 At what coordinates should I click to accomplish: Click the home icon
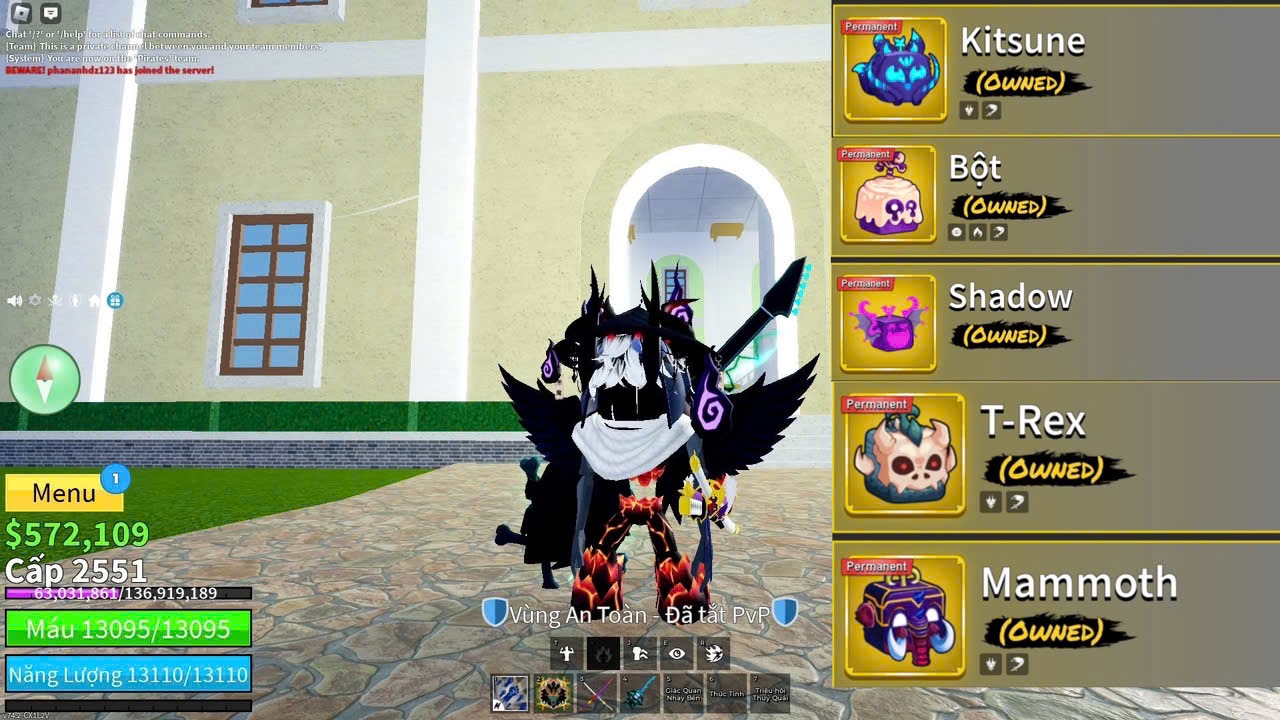coord(95,300)
